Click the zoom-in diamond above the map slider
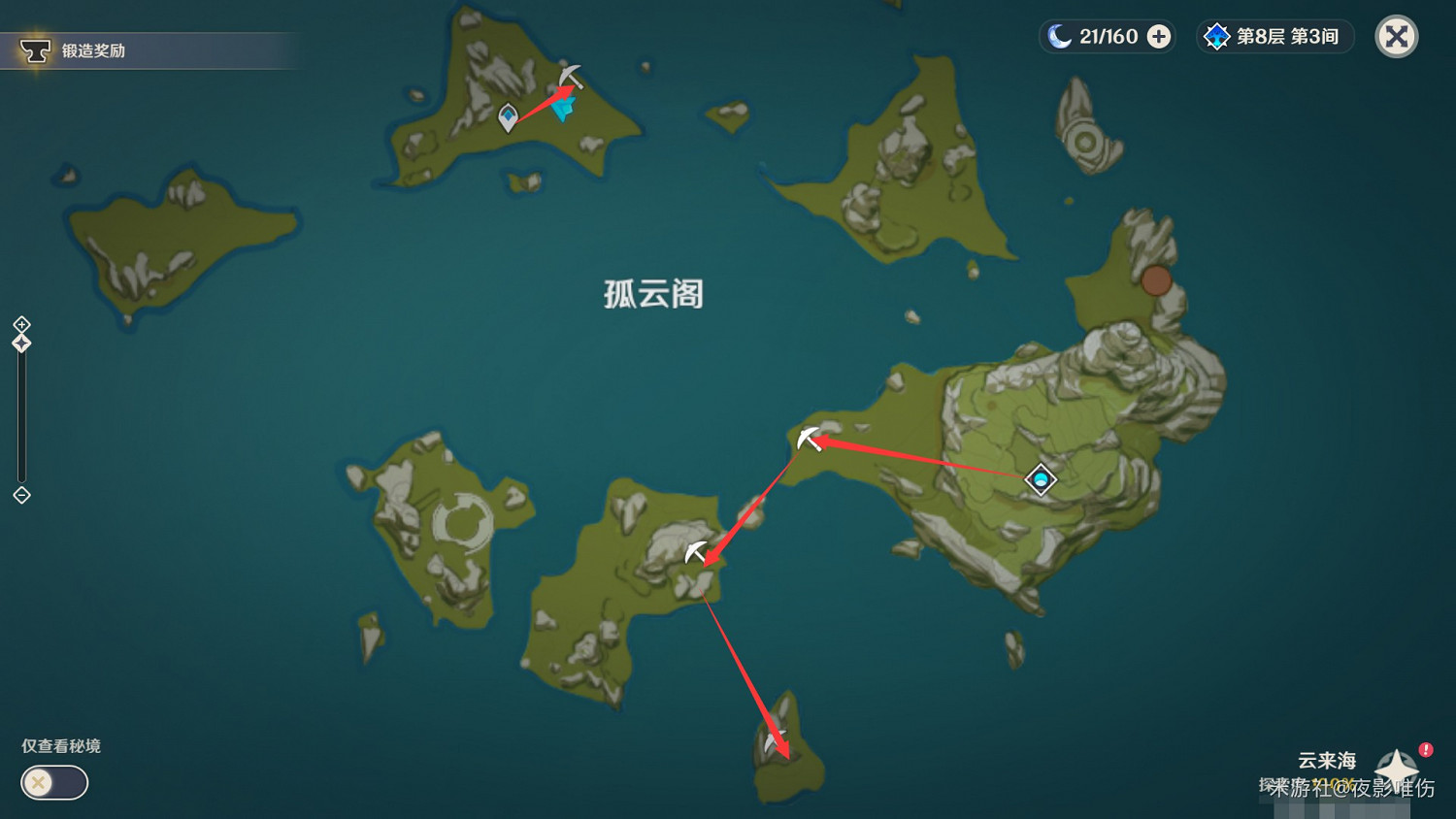 pyautogui.click(x=21, y=324)
